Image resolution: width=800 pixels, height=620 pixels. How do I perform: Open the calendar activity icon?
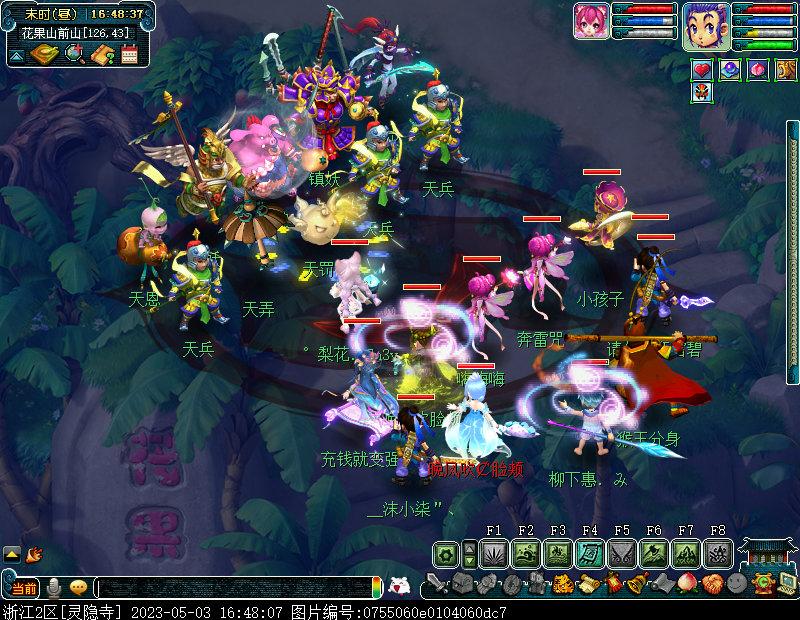click(129, 54)
